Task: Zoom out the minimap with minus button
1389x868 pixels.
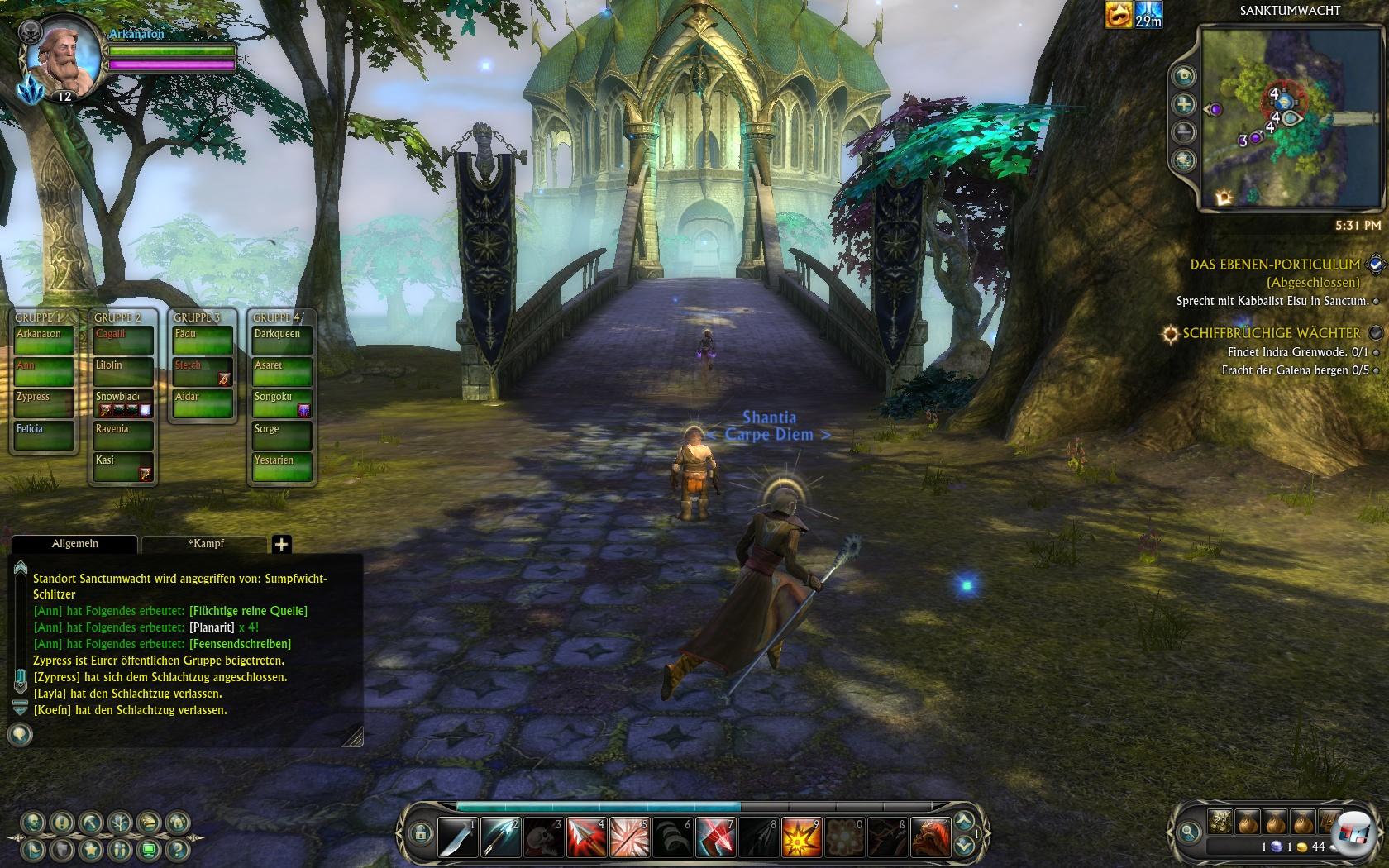Action: point(1185,132)
